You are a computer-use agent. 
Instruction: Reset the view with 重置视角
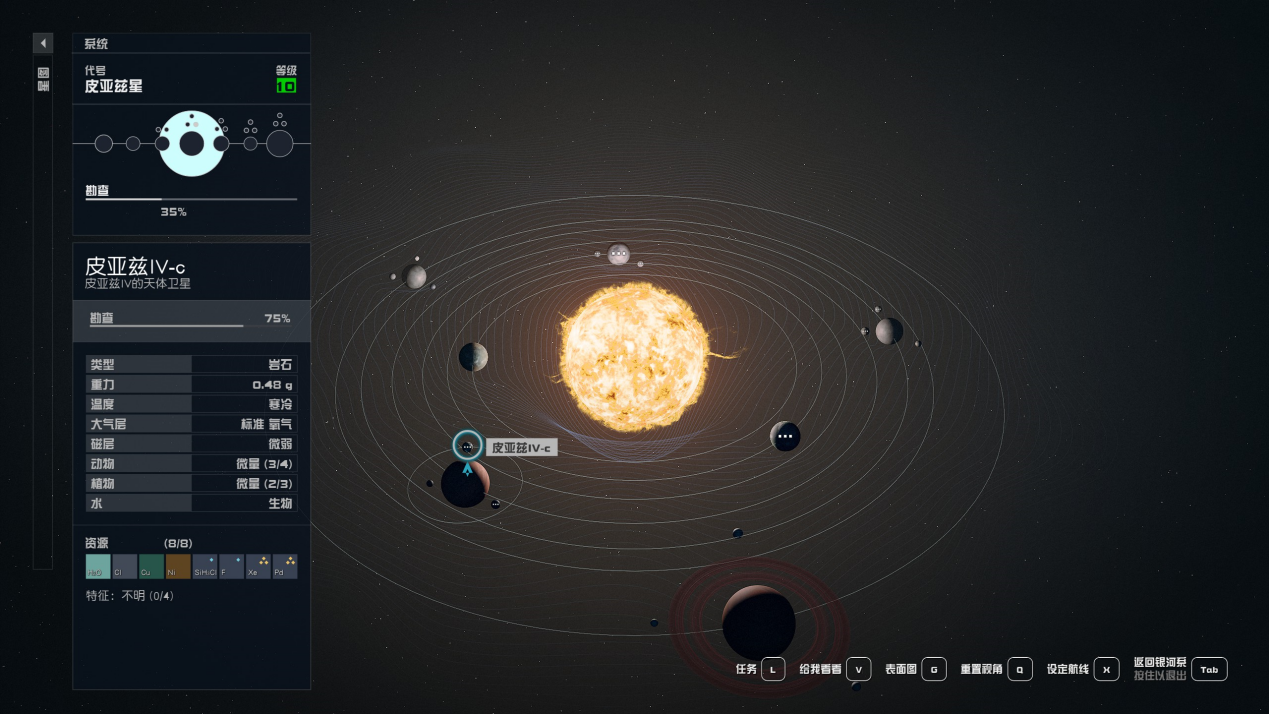point(1019,669)
